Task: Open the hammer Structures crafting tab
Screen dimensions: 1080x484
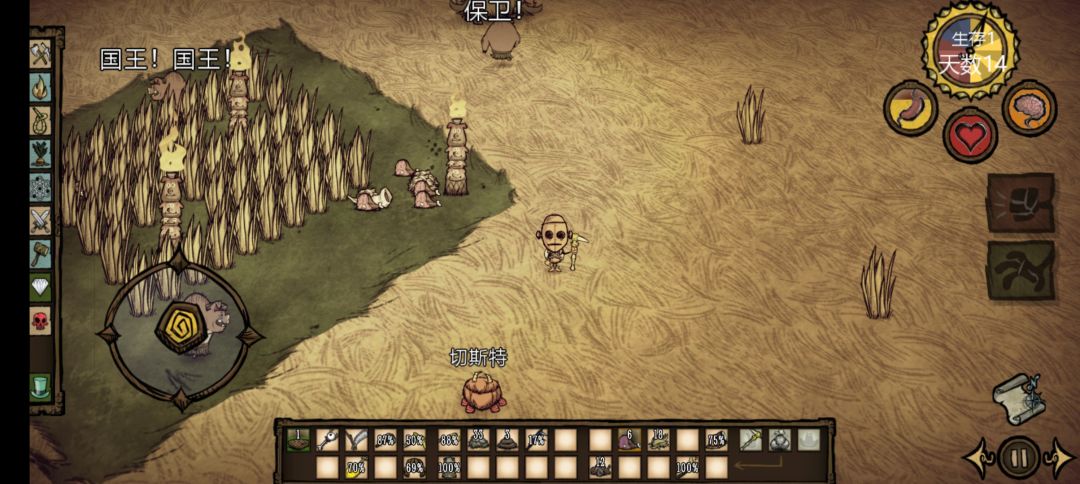Action: [x=40, y=253]
